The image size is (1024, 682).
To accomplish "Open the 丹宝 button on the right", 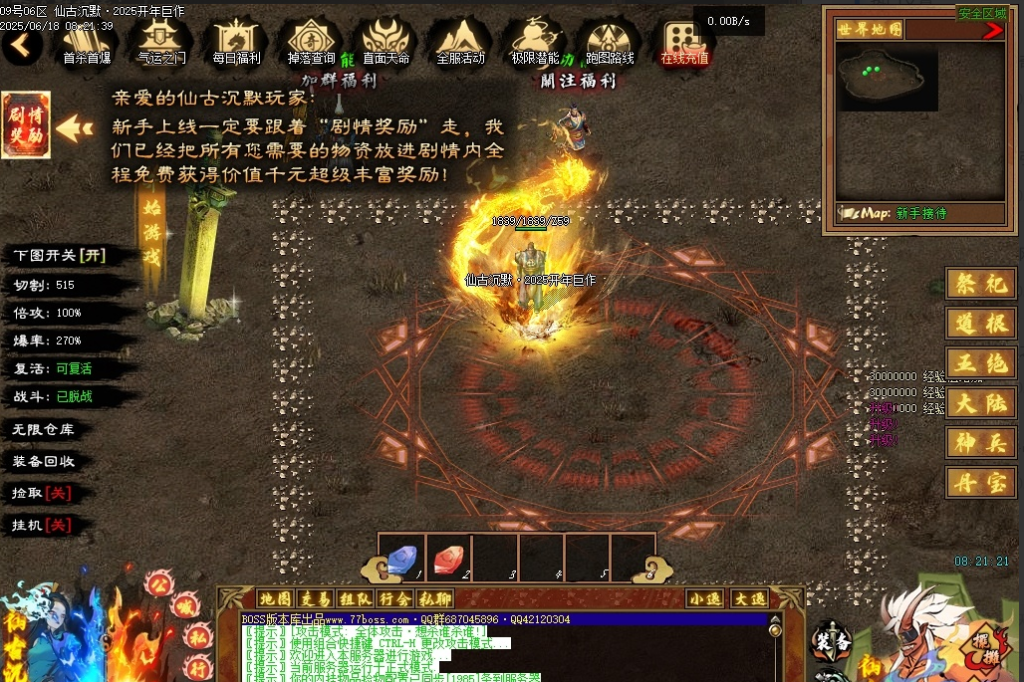I will [980, 483].
